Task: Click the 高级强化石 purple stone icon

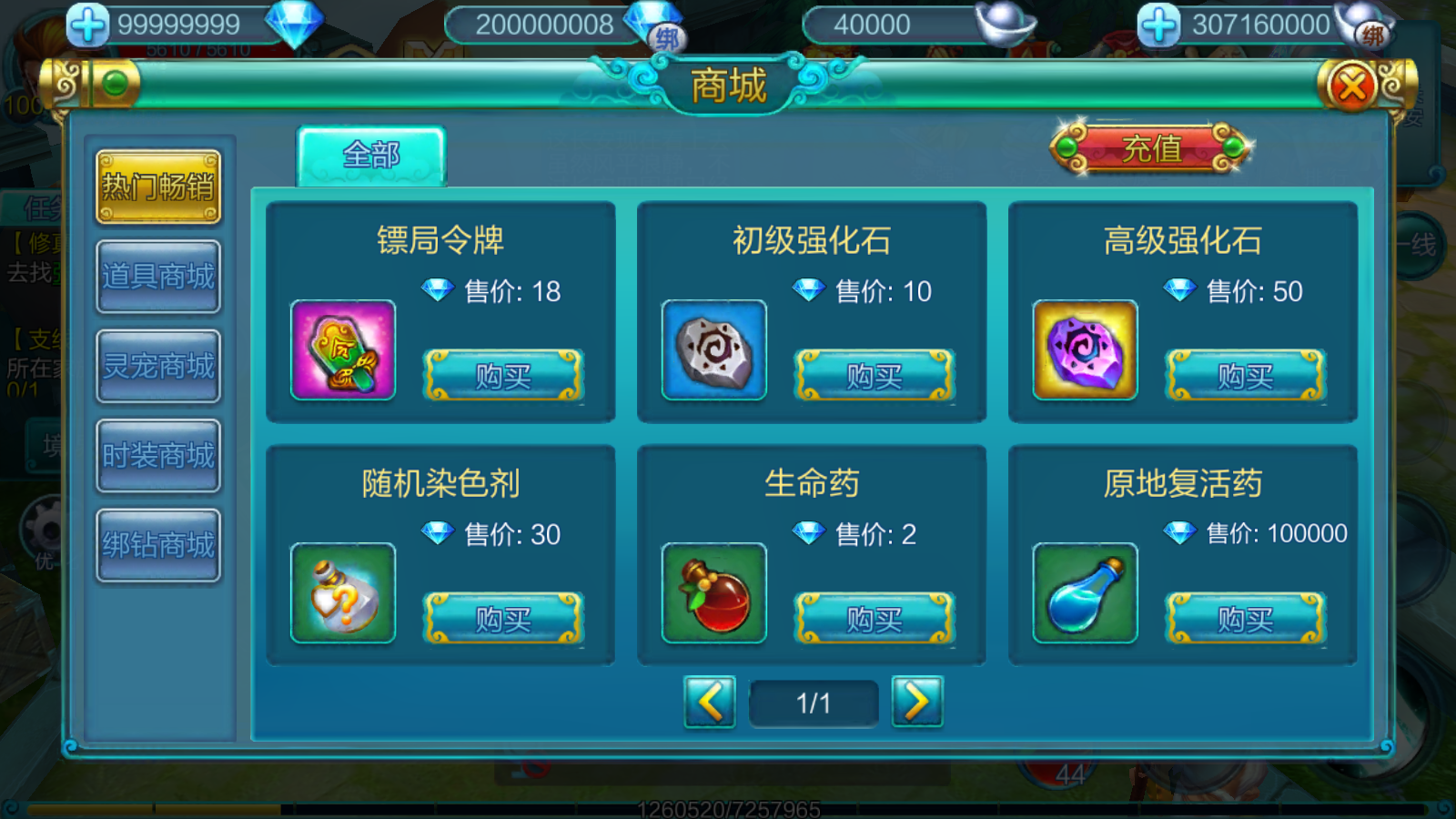Action: [x=1084, y=352]
